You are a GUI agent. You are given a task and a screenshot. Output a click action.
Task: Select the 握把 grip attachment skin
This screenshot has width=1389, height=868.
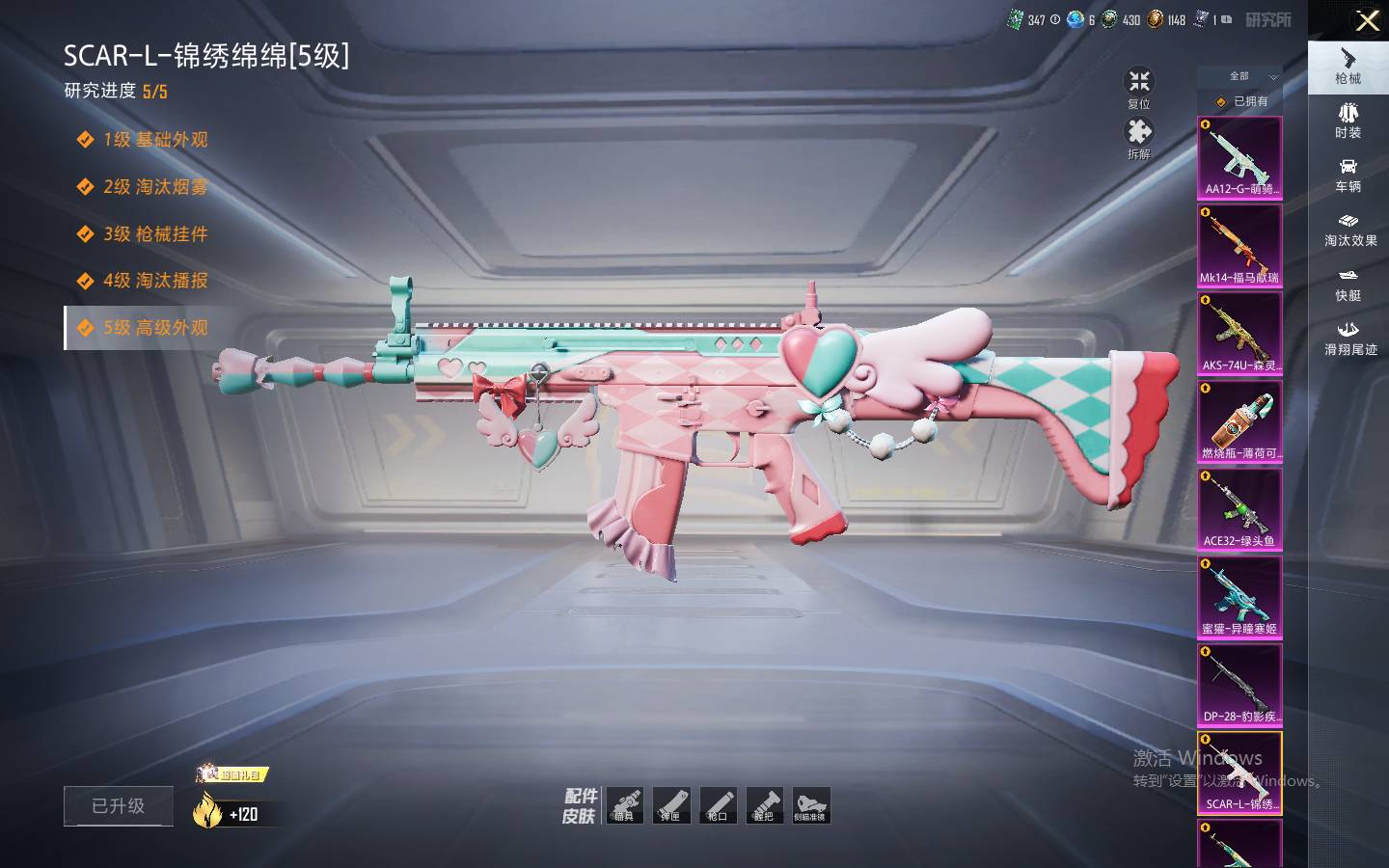[764, 805]
